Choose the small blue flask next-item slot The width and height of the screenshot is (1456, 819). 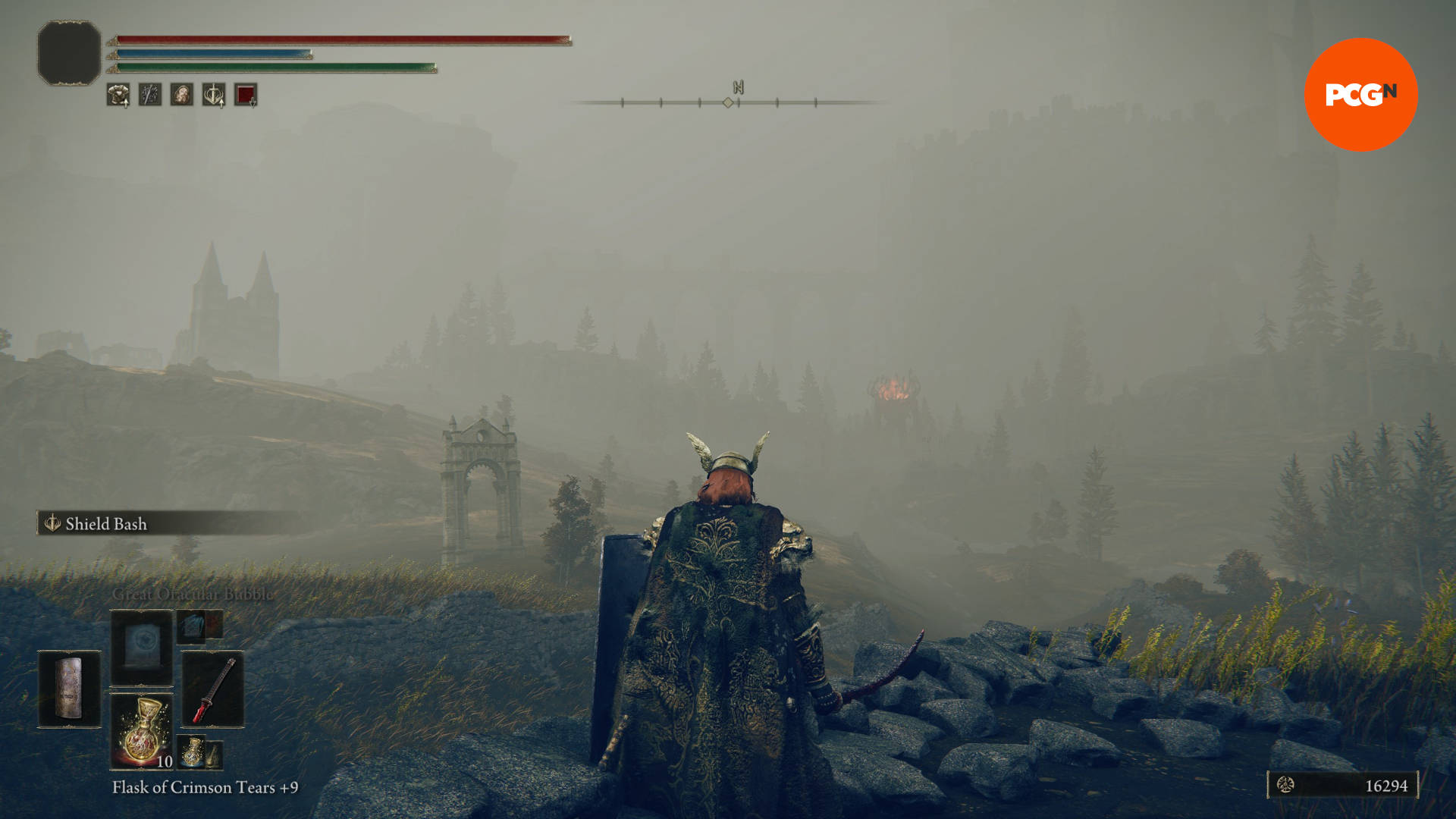click(193, 751)
